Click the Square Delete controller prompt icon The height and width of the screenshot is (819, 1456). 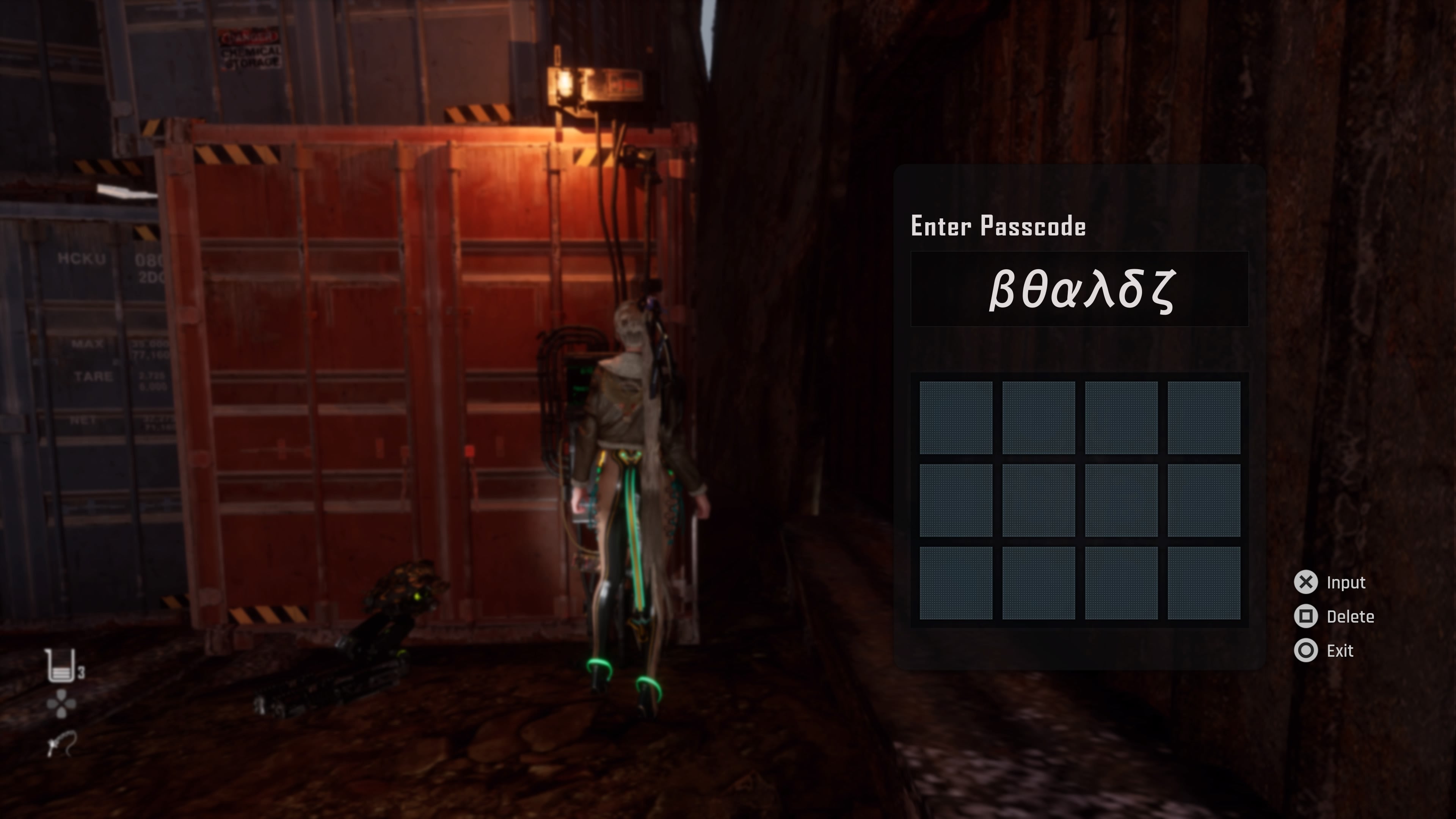(1307, 617)
